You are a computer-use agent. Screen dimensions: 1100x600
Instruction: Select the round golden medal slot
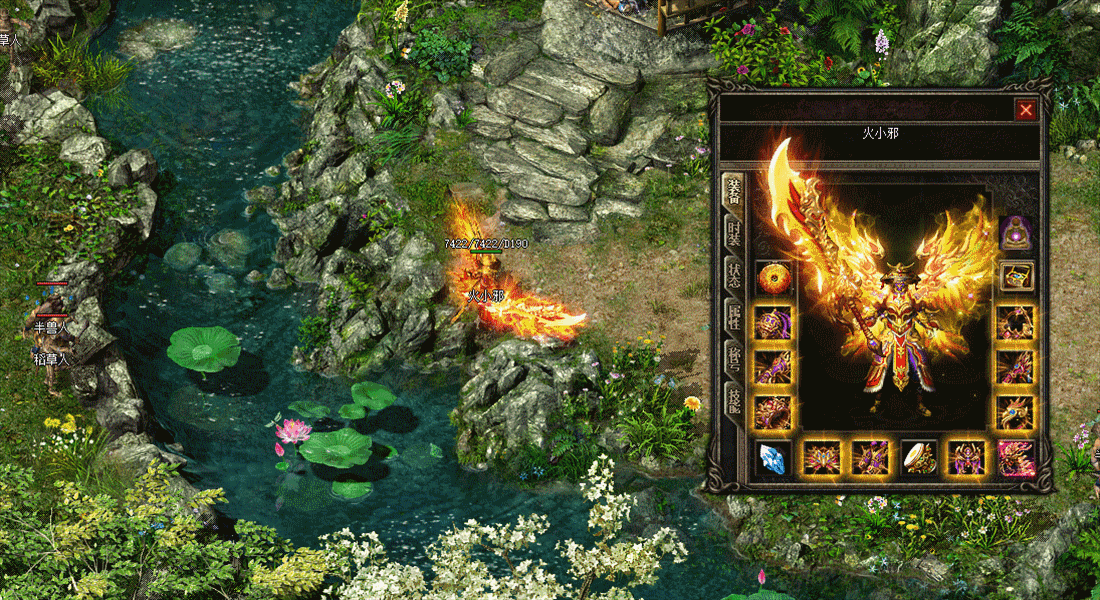(x=773, y=277)
